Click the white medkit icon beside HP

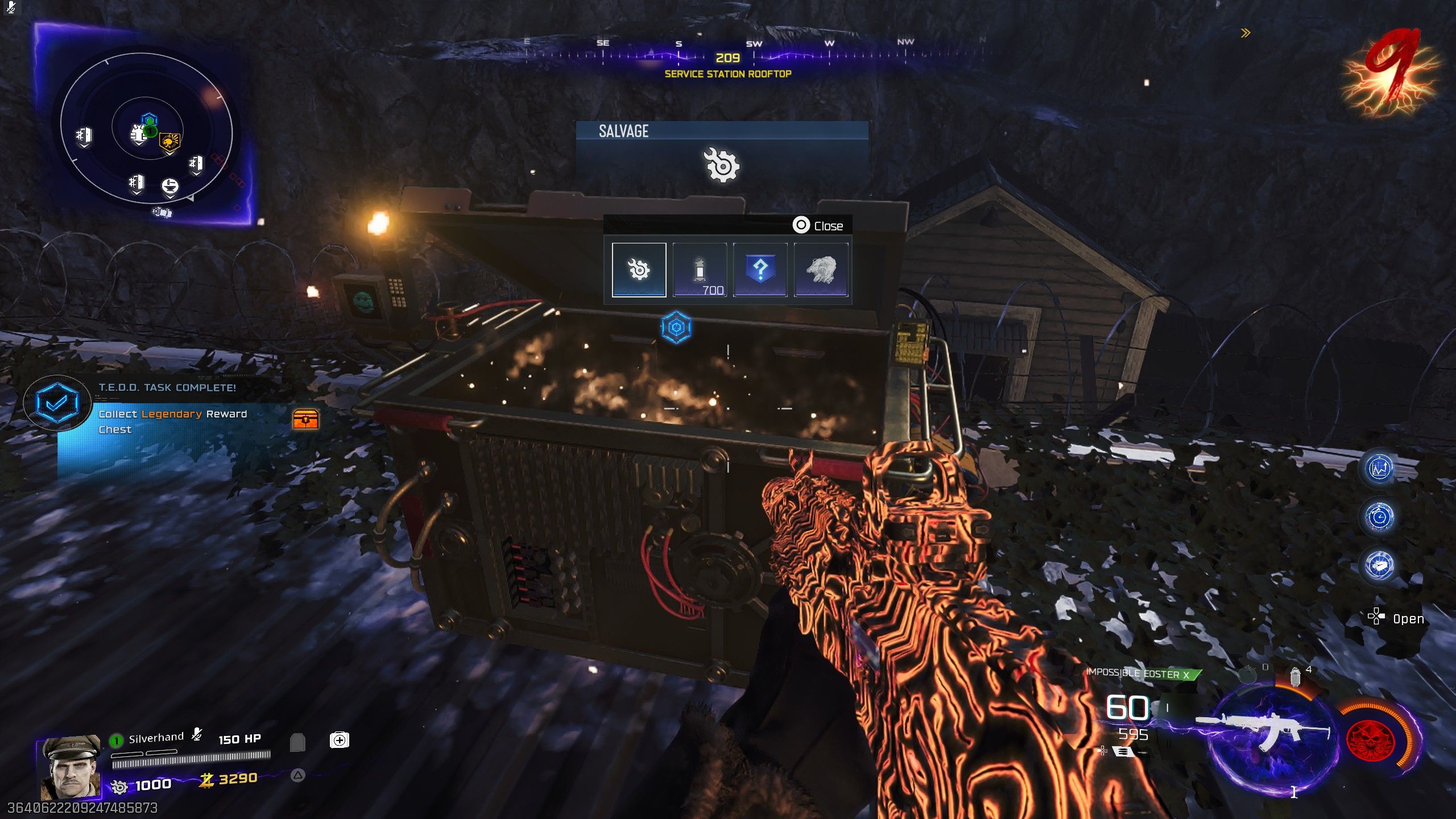tap(339, 740)
